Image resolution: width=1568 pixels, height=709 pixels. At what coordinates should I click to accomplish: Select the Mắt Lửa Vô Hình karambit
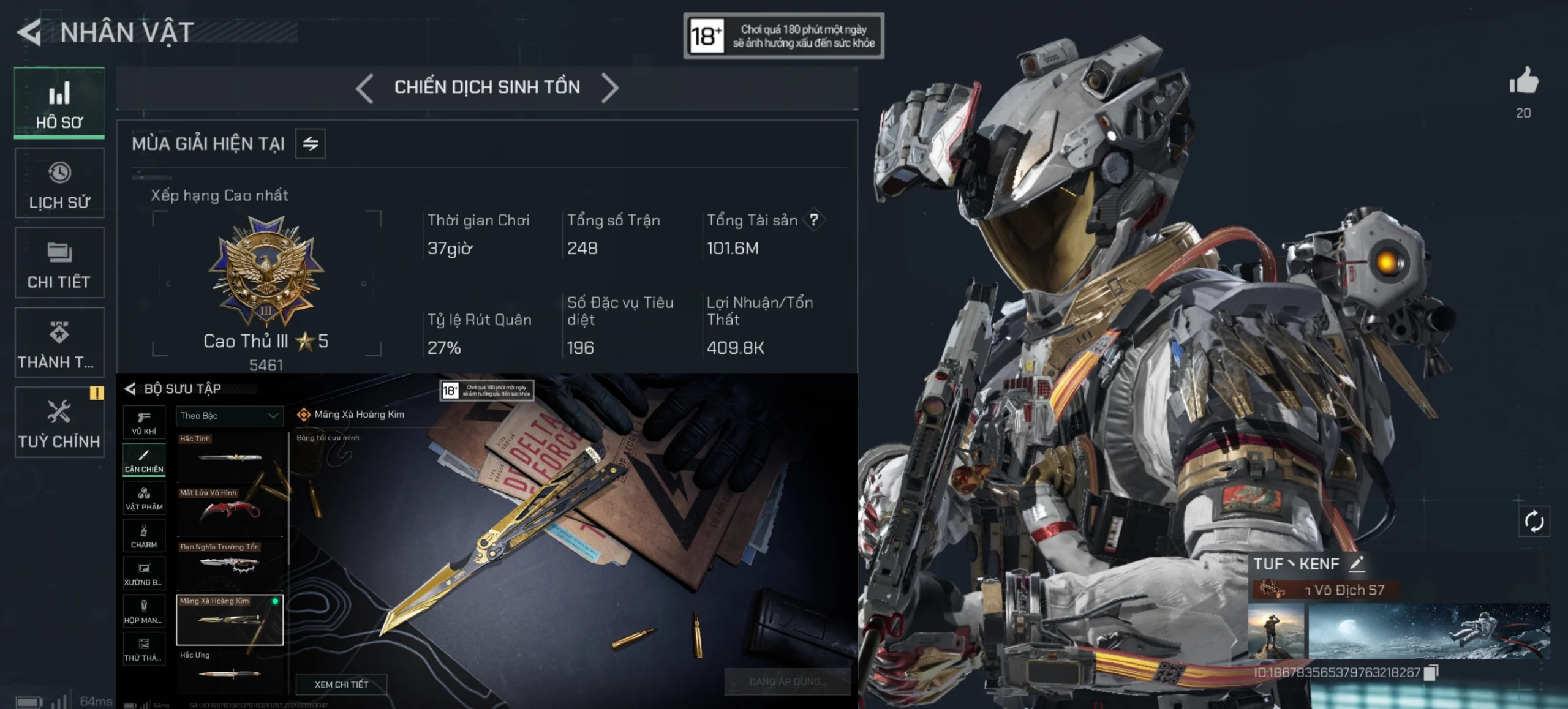(230, 509)
